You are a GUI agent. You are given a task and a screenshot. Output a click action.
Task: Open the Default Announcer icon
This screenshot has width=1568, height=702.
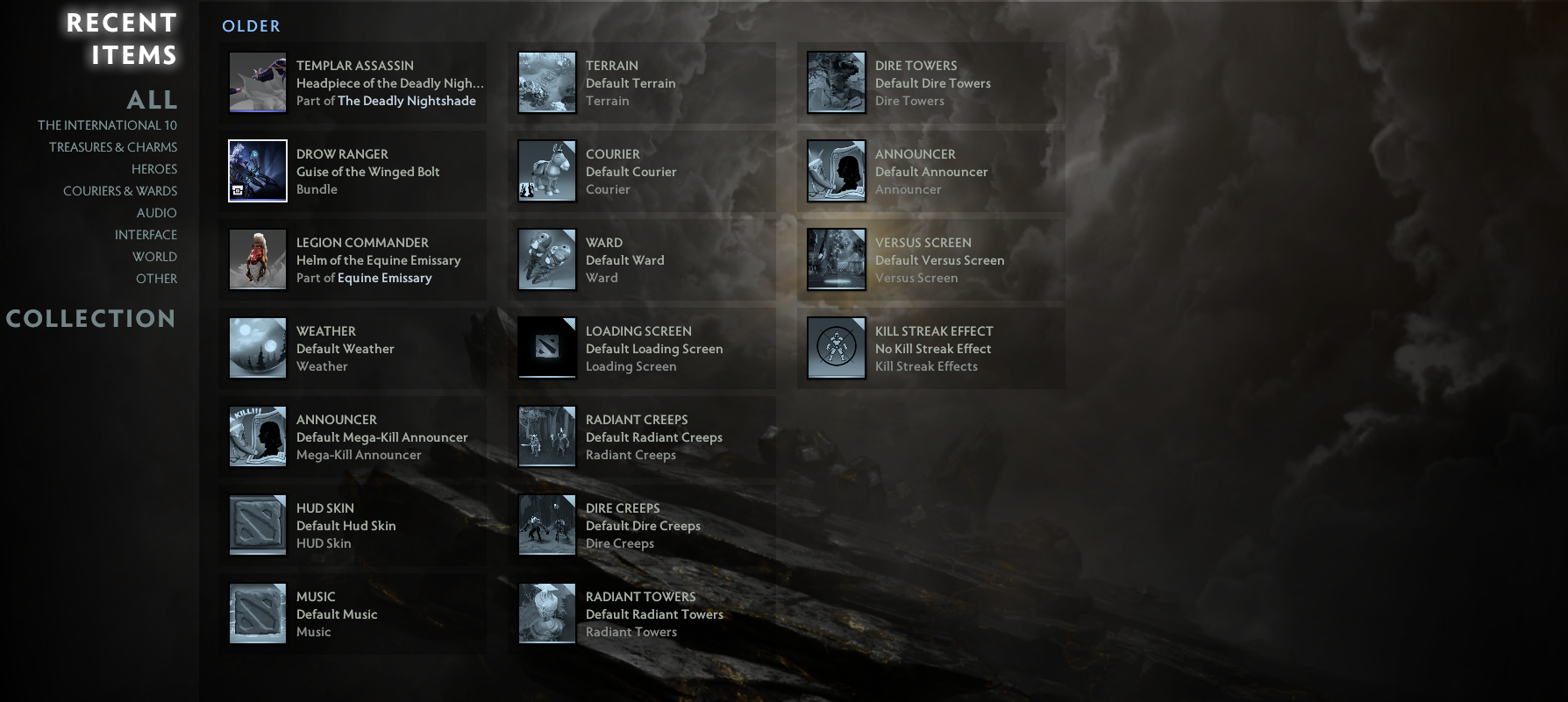pos(835,170)
